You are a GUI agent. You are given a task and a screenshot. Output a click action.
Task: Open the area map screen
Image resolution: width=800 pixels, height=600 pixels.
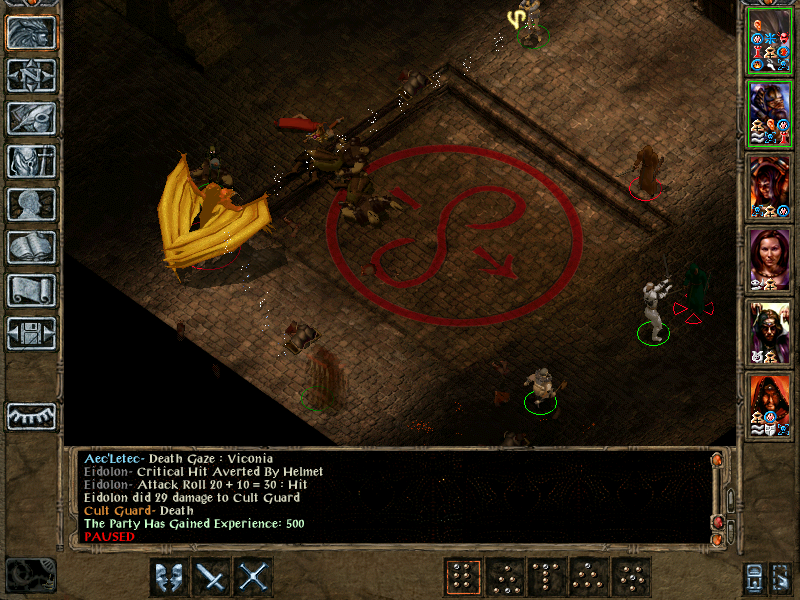point(31,75)
